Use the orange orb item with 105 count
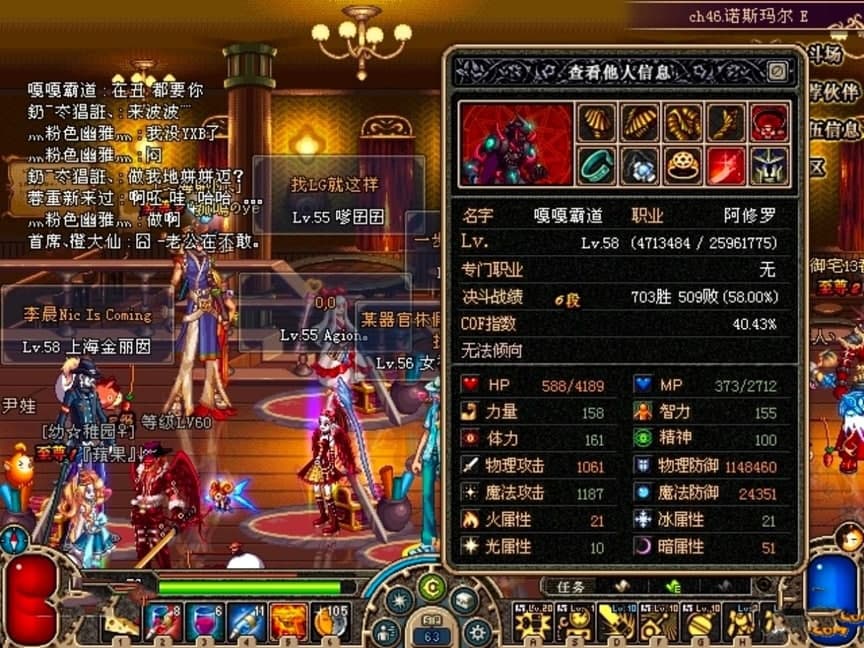Screen dimensions: 864x648 330,622
